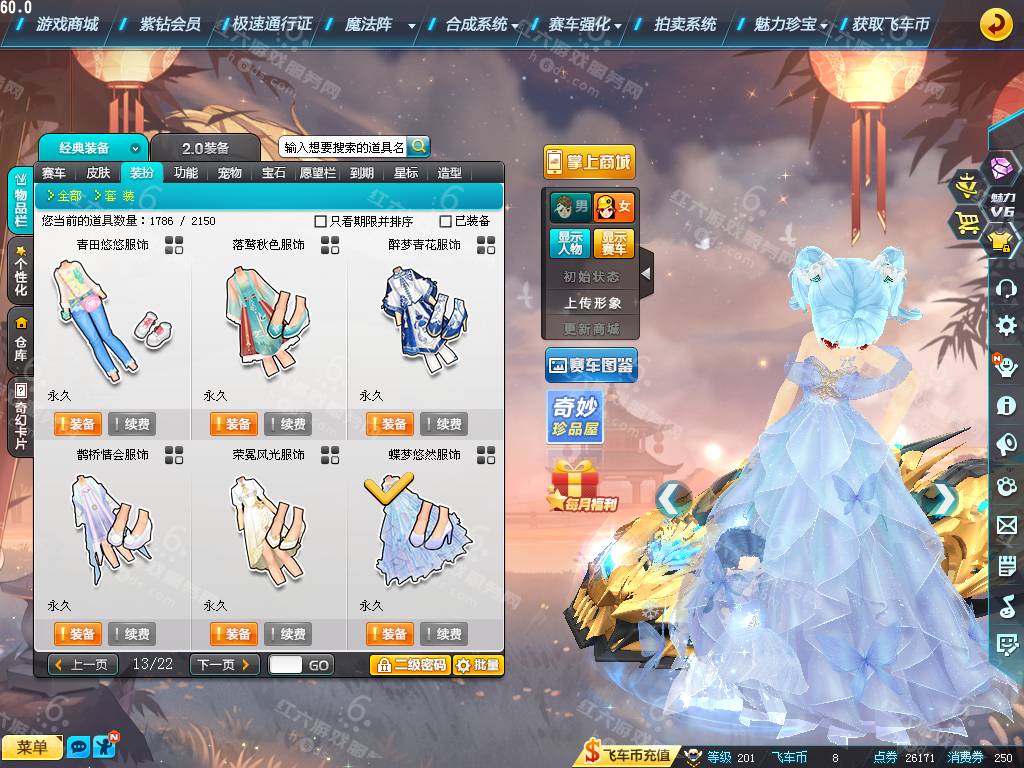Toggle 只看期限并排序 checkbox

tap(321, 221)
